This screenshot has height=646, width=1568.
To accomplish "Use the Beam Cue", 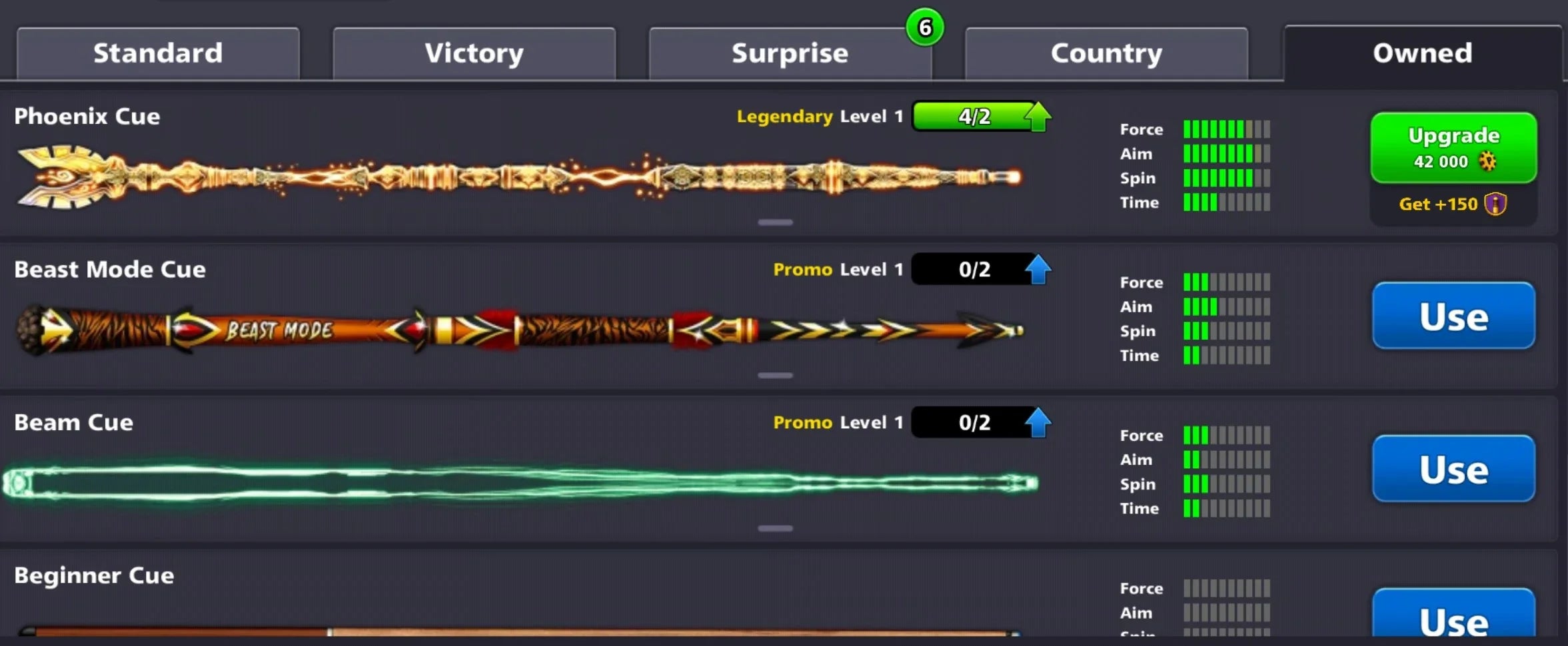I will click(x=1453, y=469).
